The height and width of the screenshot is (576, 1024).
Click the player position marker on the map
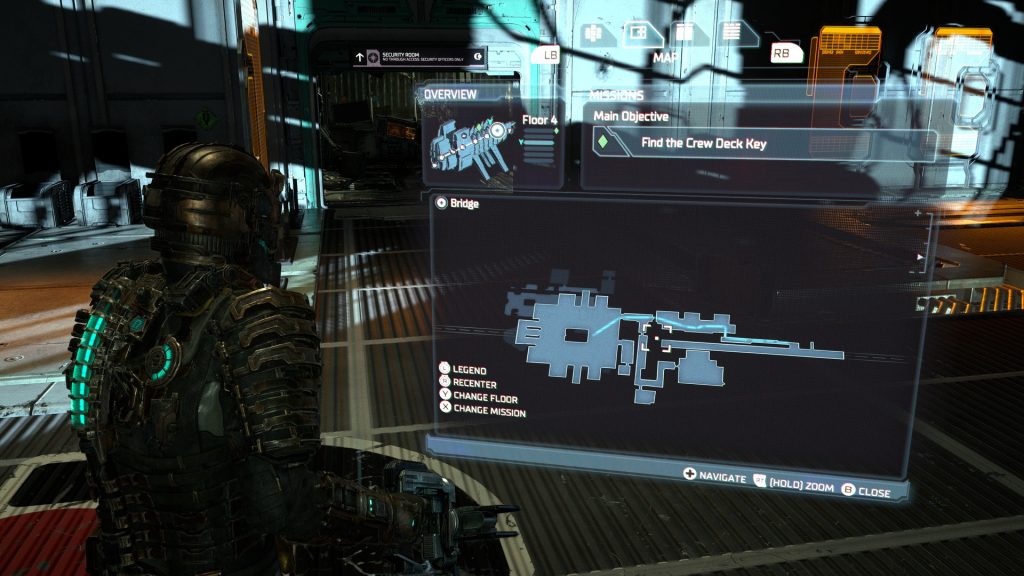click(656, 339)
